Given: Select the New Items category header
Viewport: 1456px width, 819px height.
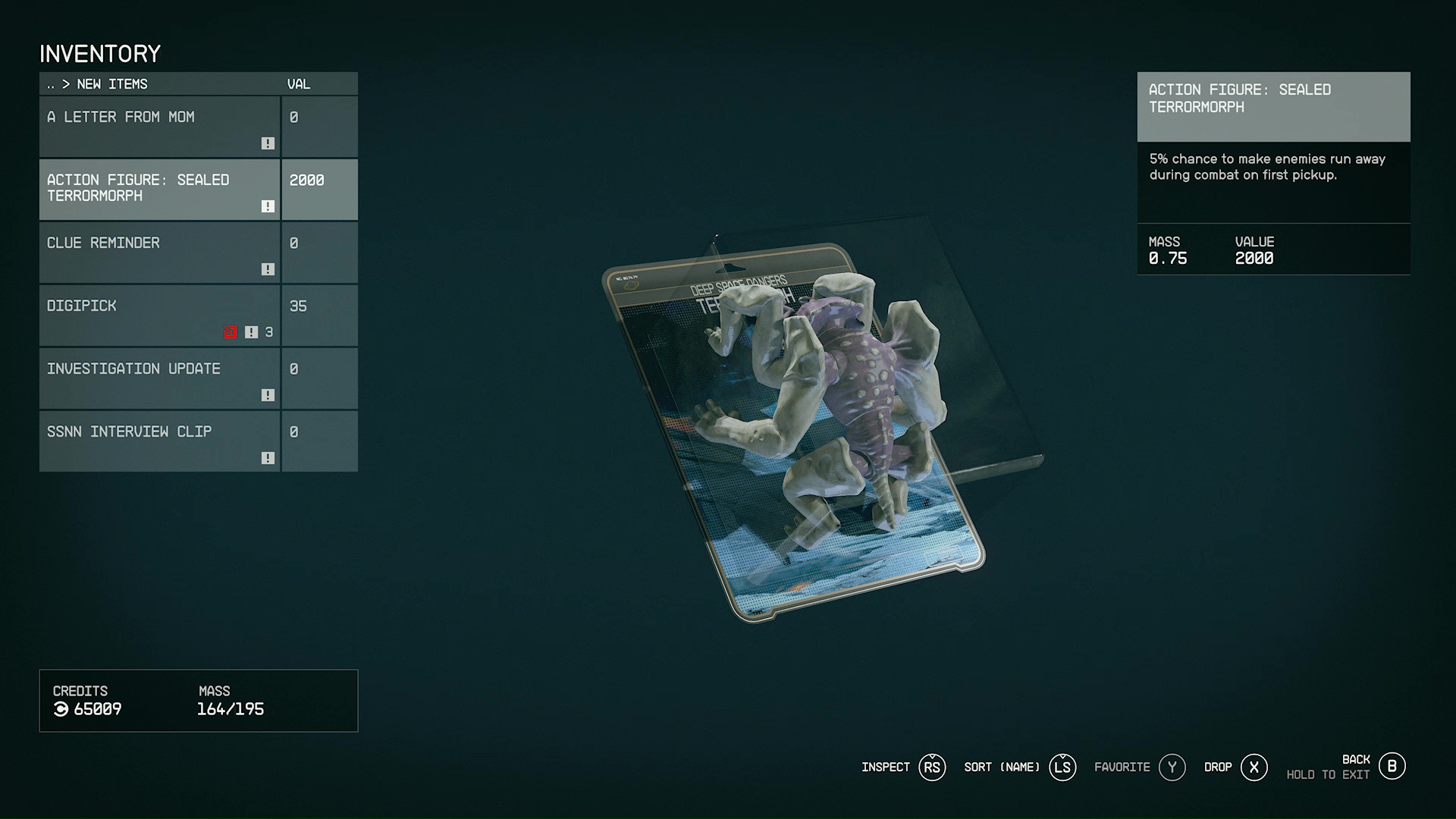Looking at the screenshot, I should point(111,84).
